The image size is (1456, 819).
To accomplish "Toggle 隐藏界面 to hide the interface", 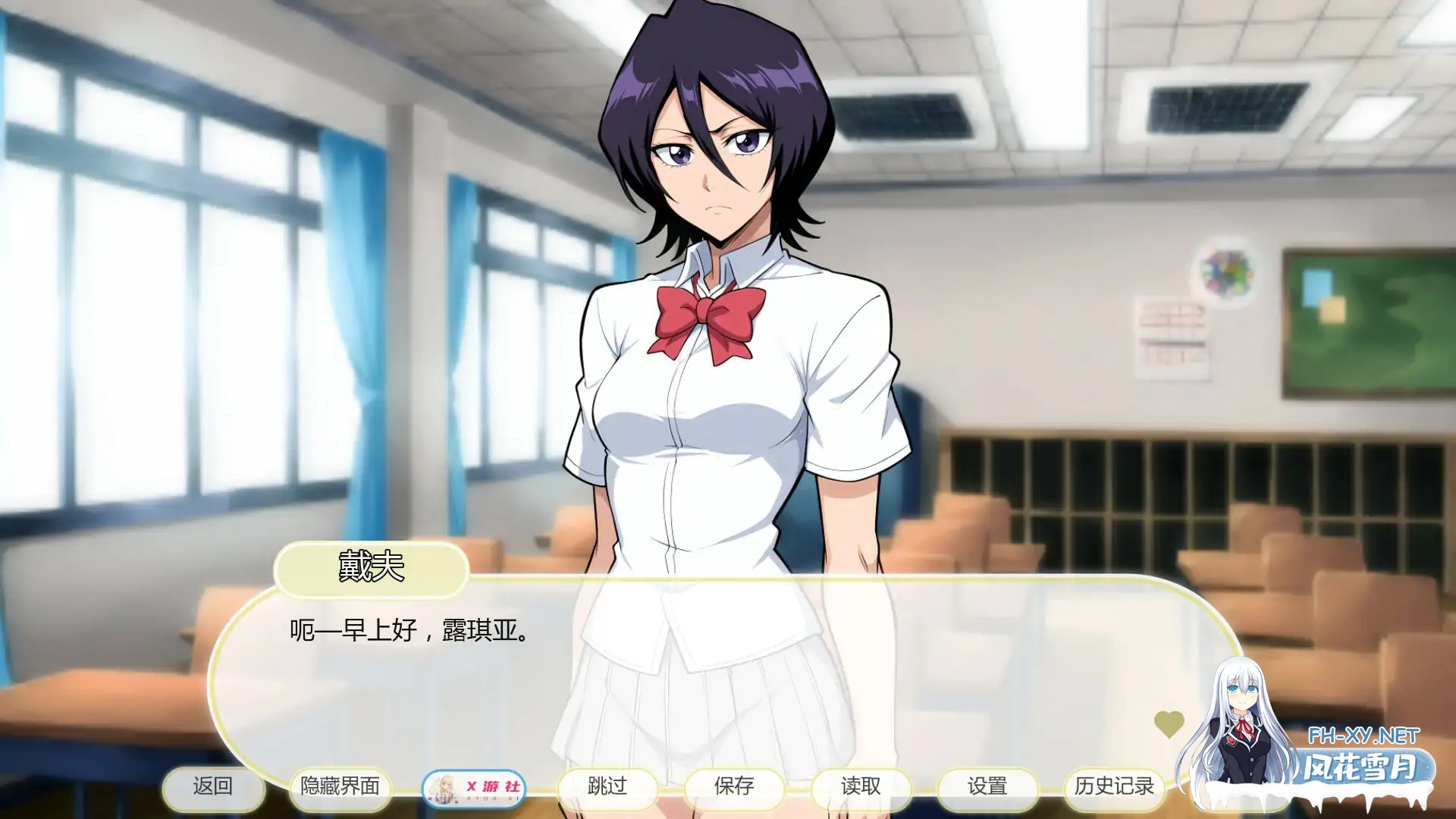I will [341, 788].
